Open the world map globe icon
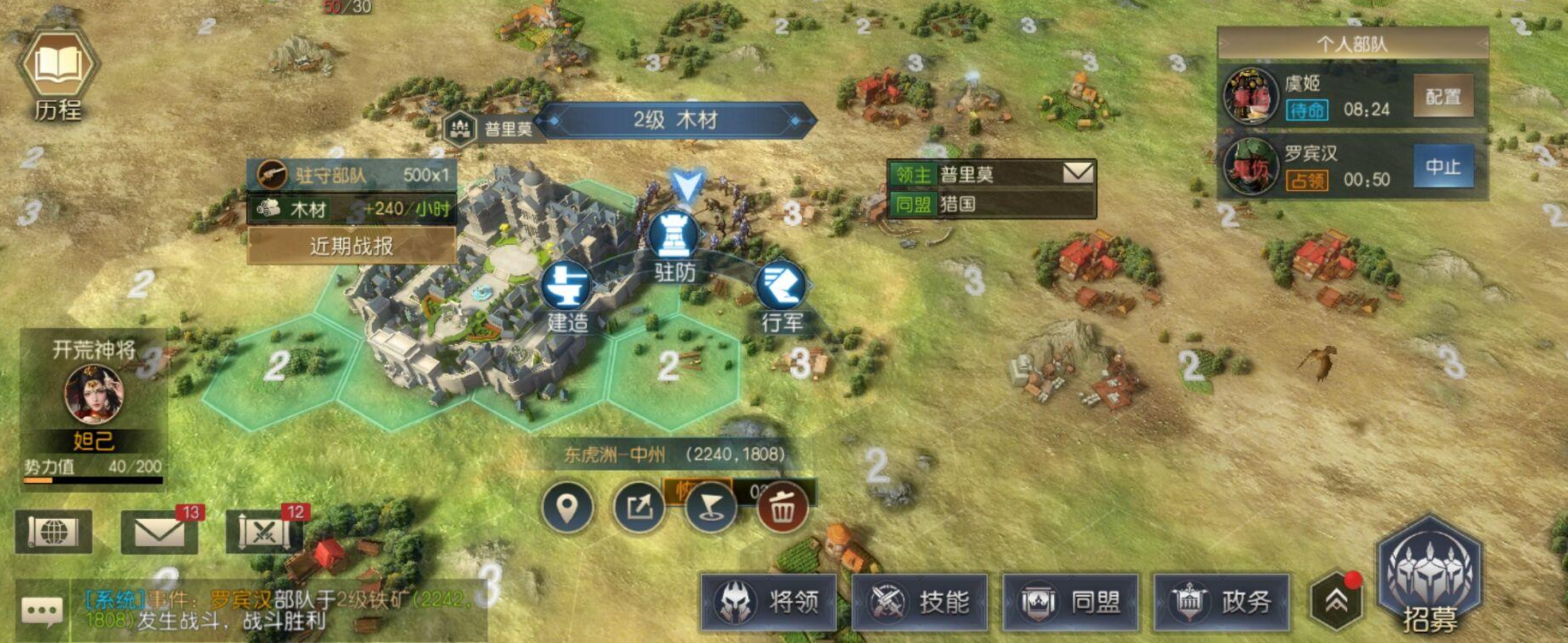 [x=53, y=533]
